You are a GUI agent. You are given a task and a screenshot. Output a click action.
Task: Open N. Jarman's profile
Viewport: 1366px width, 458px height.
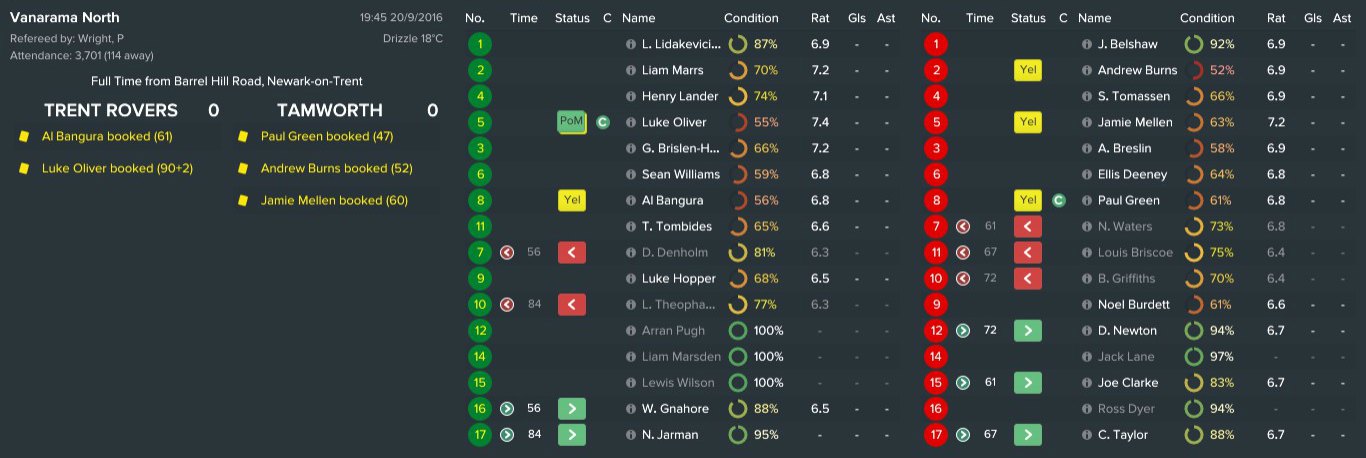coord(670,434)
